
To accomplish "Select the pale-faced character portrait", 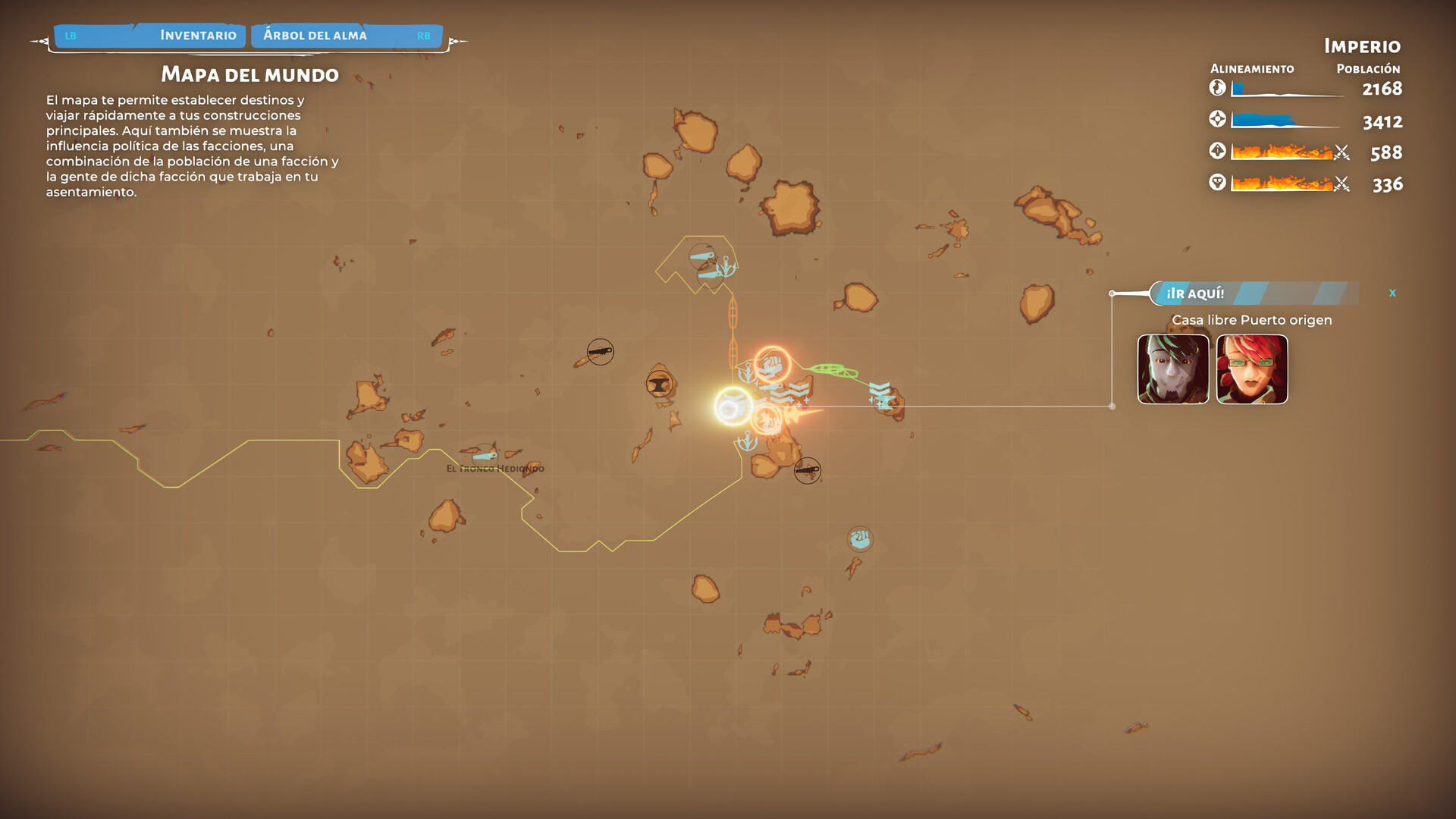I will coord(1173,369).
